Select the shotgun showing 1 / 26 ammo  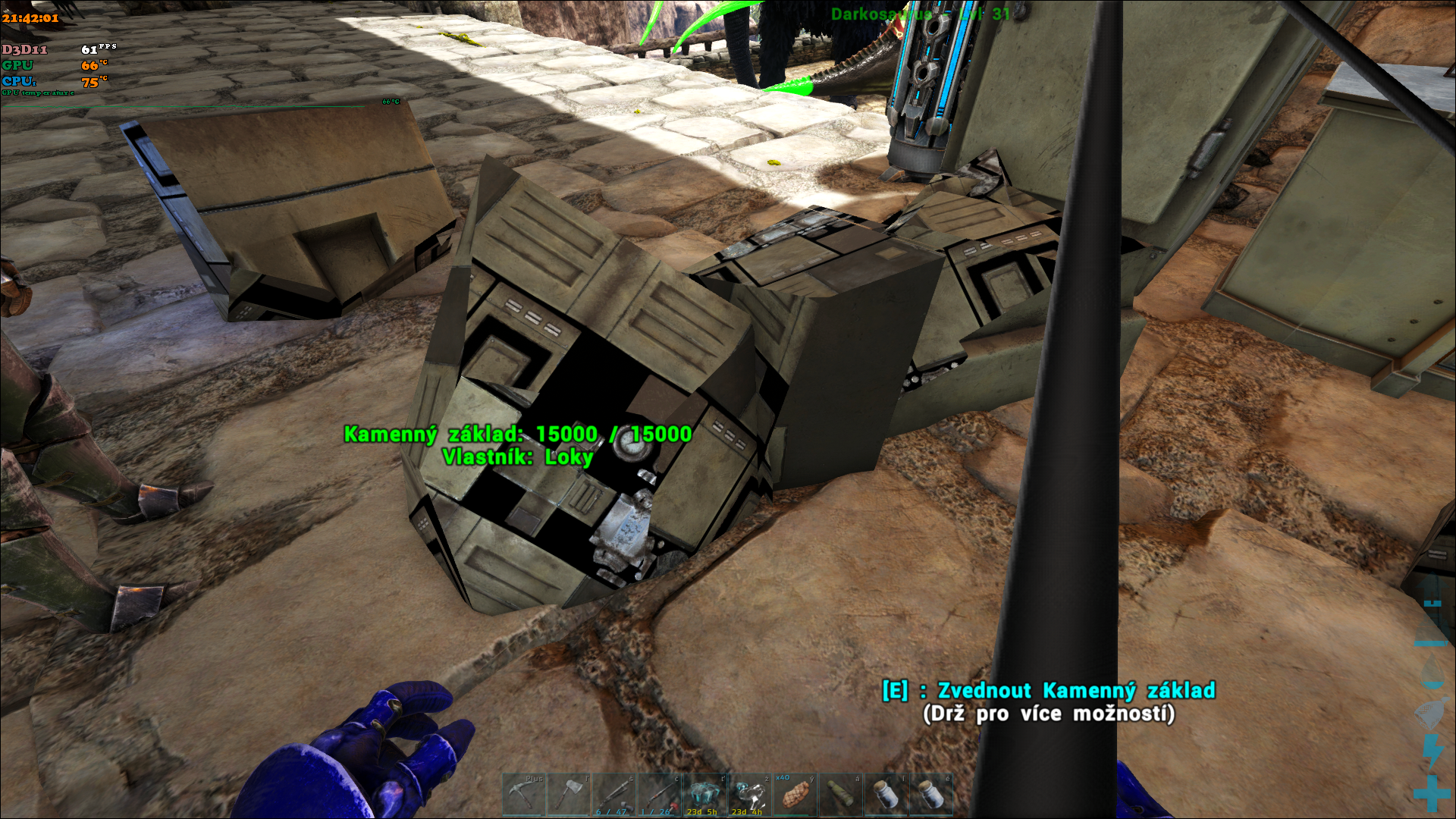pyautogui.click(x=659, y=794)
